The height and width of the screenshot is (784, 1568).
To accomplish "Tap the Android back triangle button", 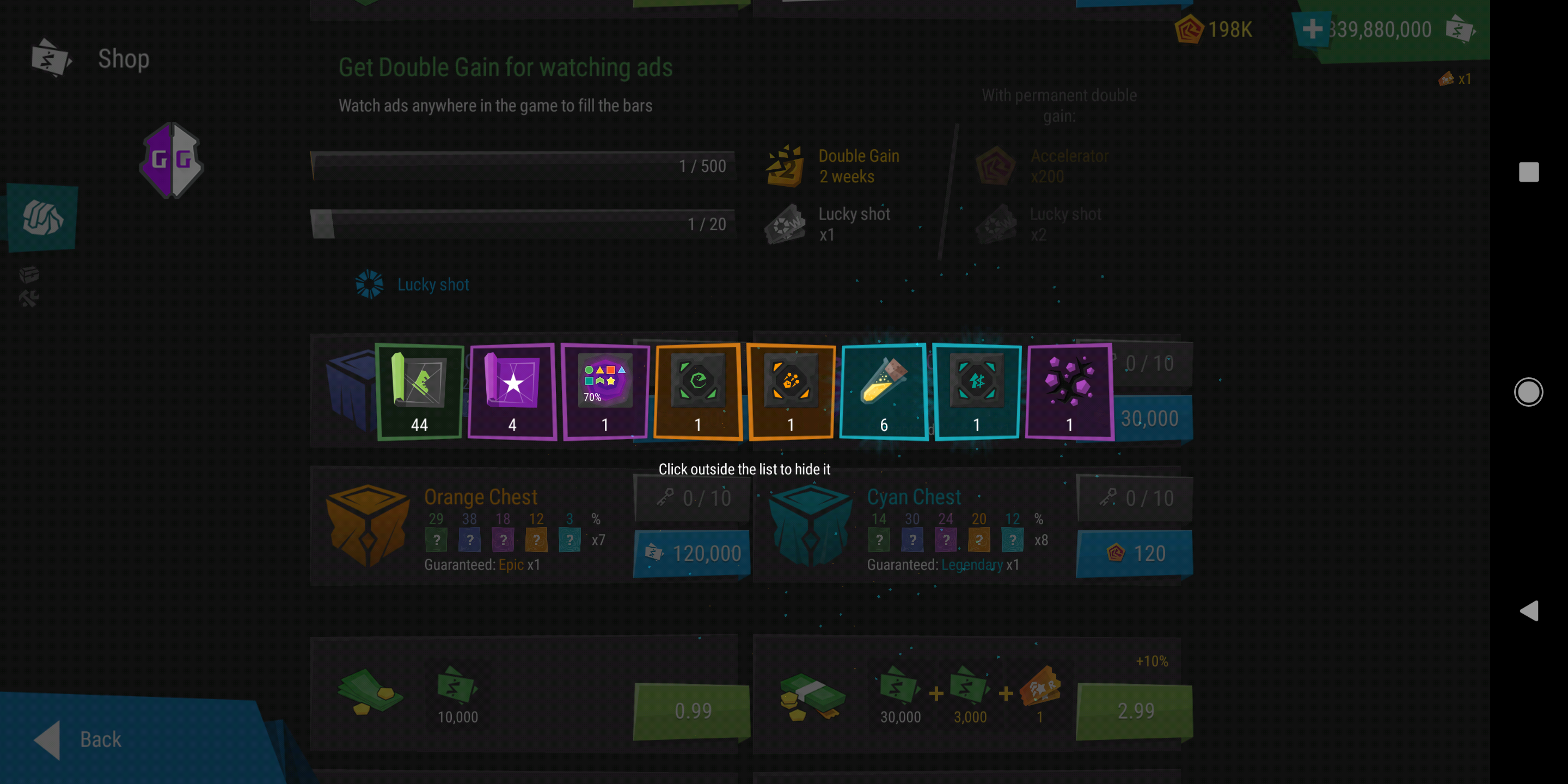I will 1528,610.
